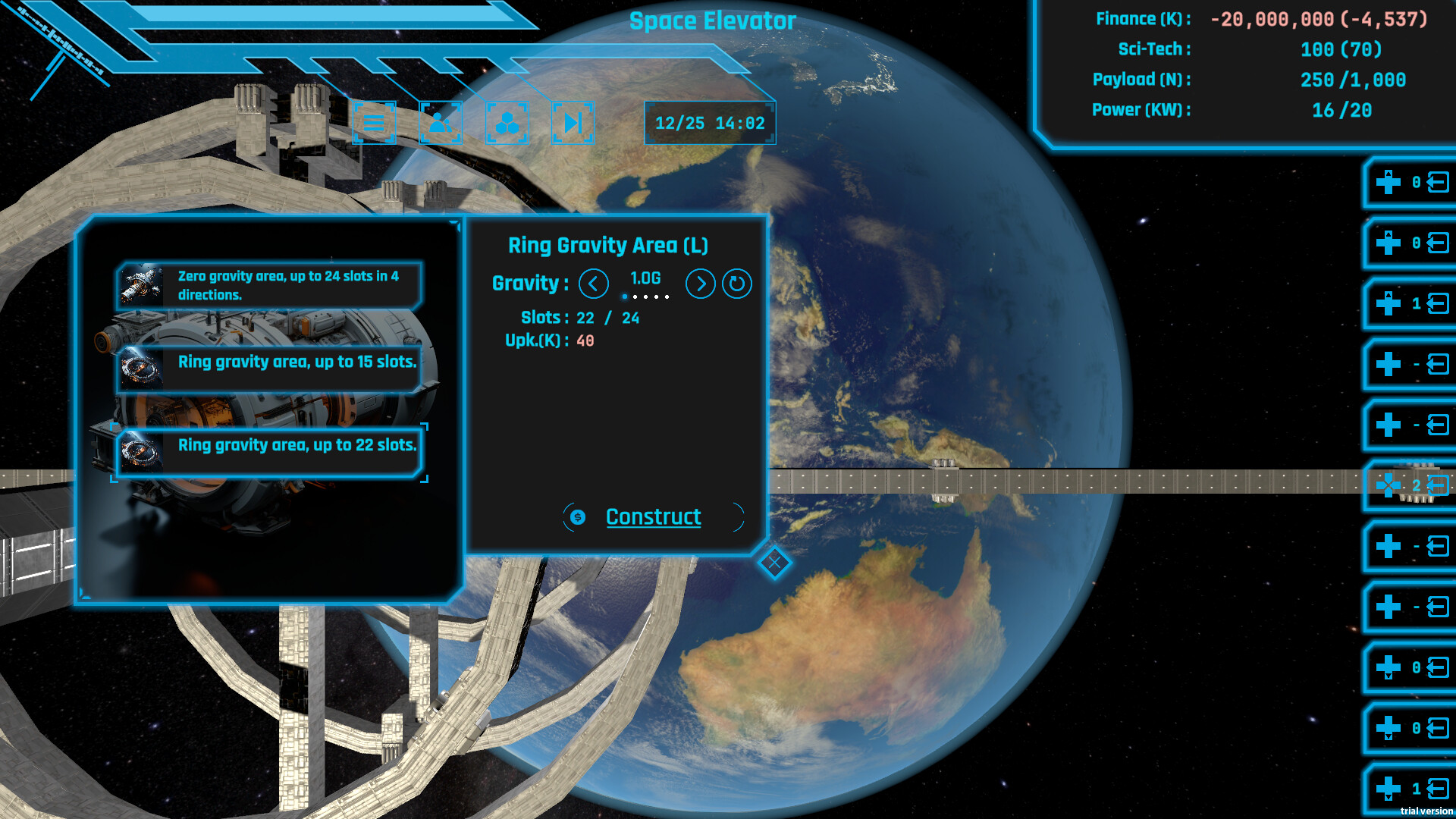Click the skip time icon
The height and width of the screenshot is (819, 1456).
[573, 123]
